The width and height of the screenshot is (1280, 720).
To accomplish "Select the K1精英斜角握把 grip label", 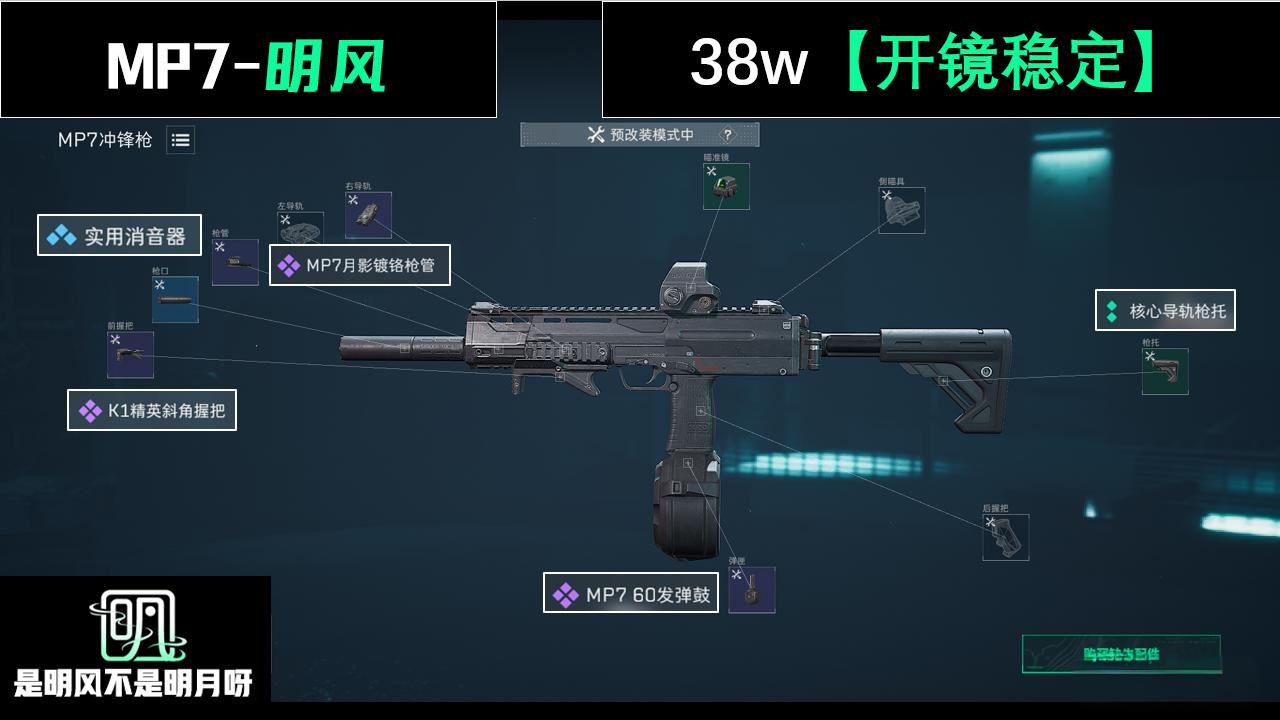I will (x=151, y=411).
